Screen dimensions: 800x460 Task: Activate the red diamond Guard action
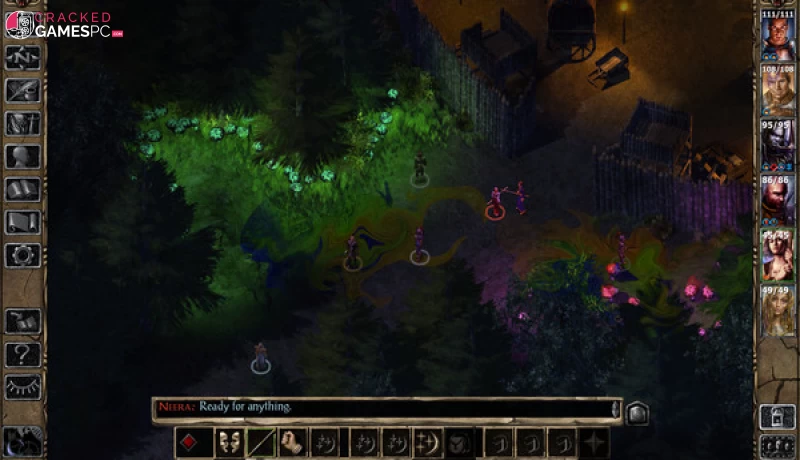click(x=194, y=442)
